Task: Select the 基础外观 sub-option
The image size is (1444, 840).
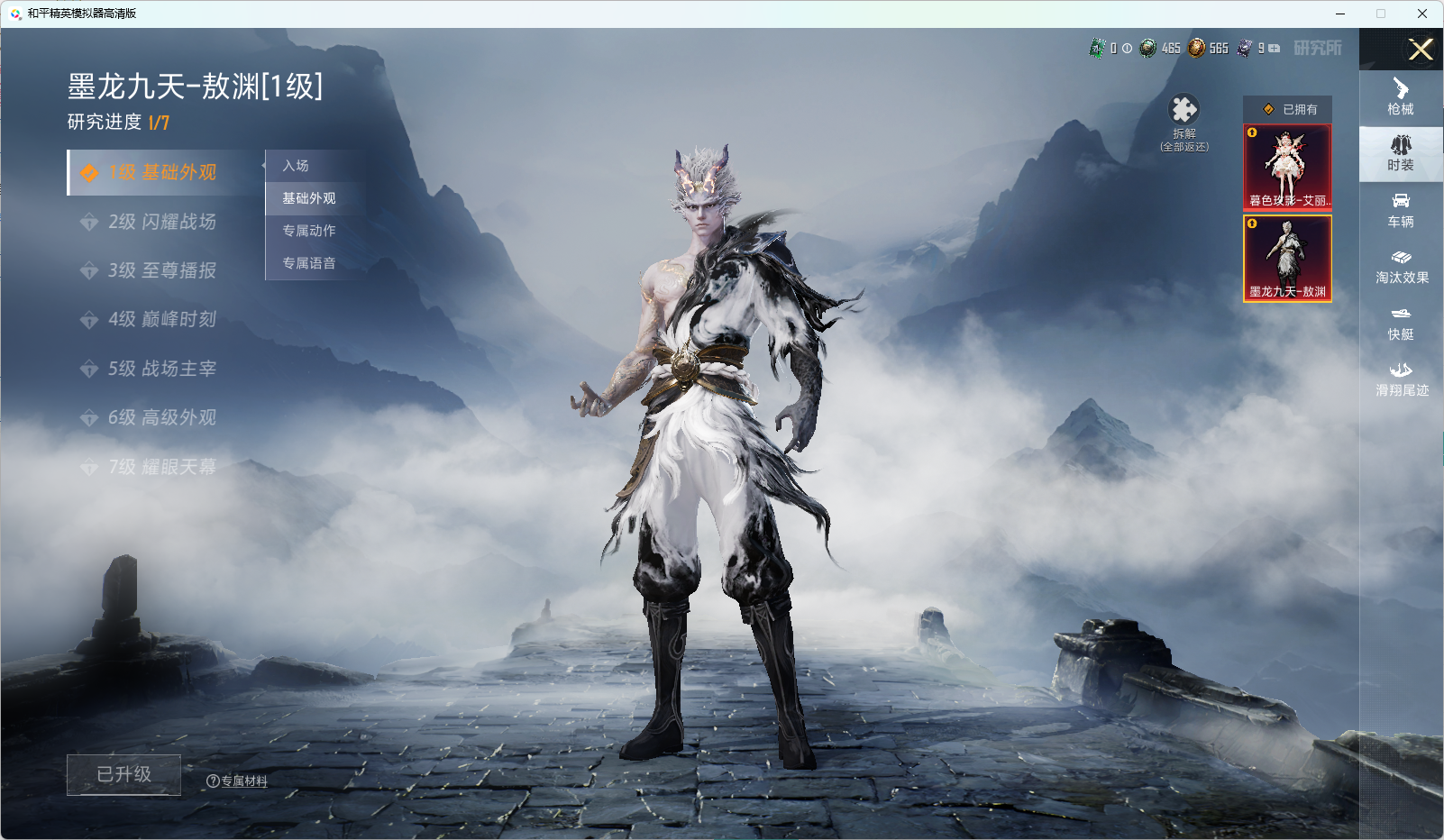Action: (x=308, y=198)
